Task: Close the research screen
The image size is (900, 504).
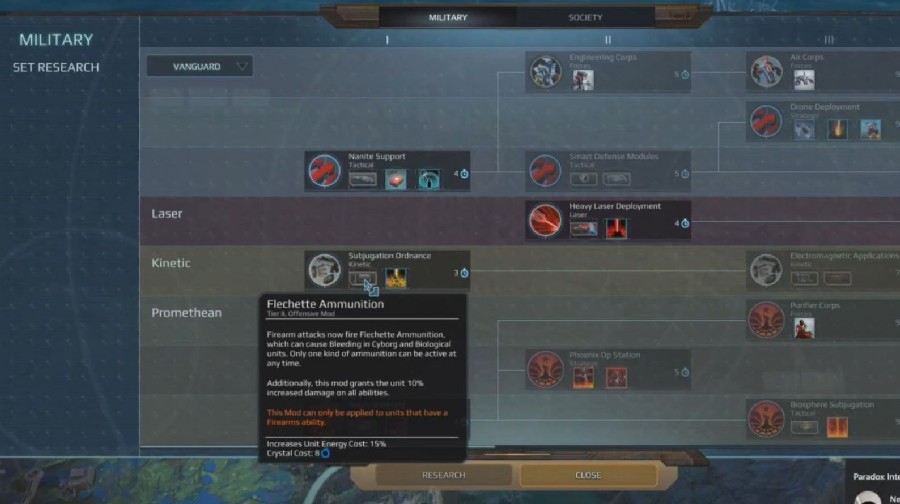Action: tap(588, 475)
